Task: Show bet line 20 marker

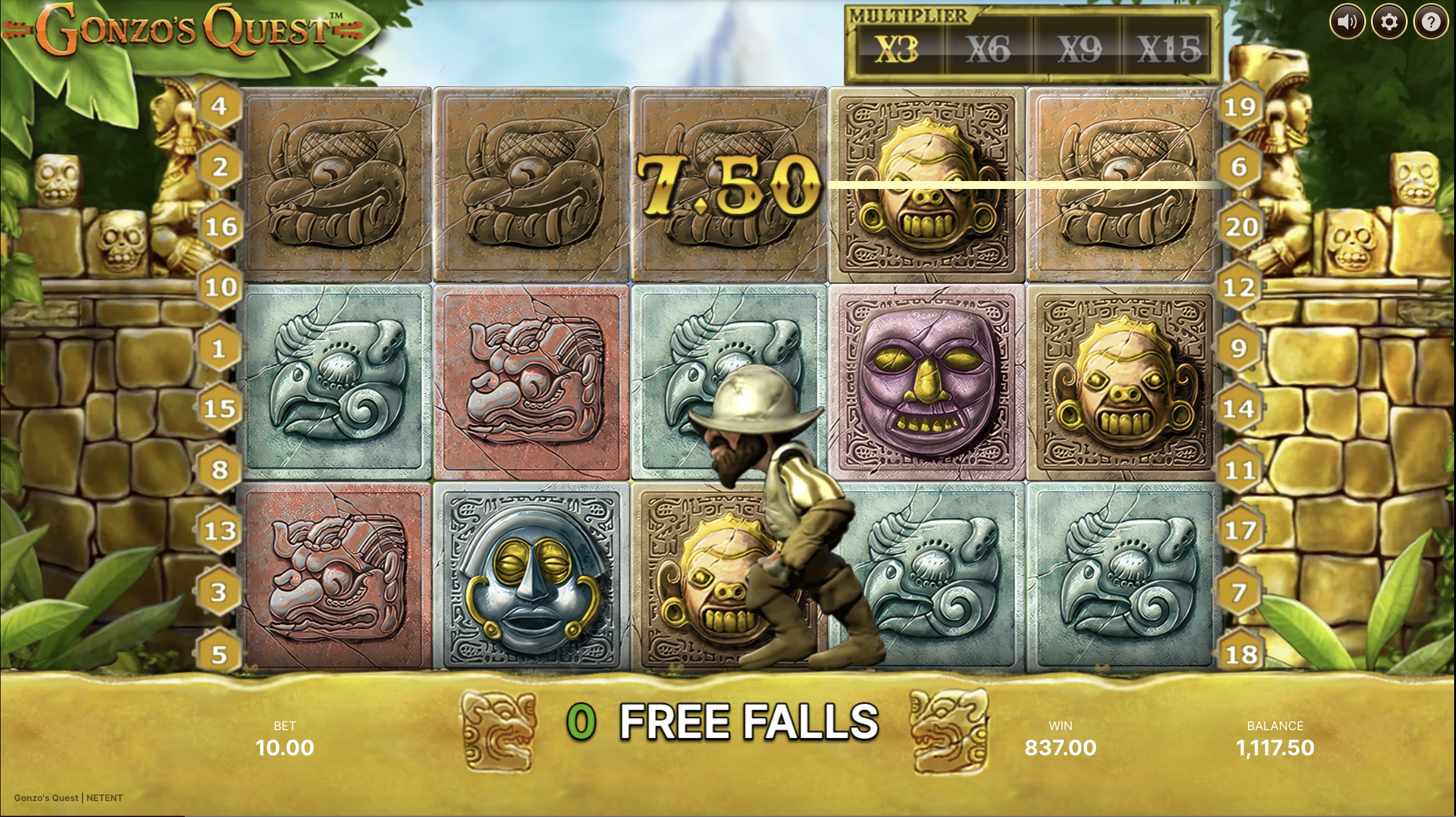Action: tap(1241, 227)
